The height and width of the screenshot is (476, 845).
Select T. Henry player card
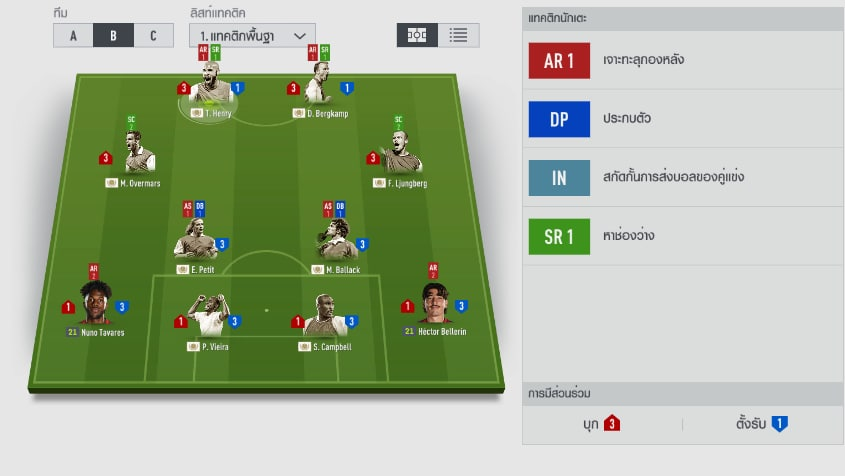coord(210,90)
